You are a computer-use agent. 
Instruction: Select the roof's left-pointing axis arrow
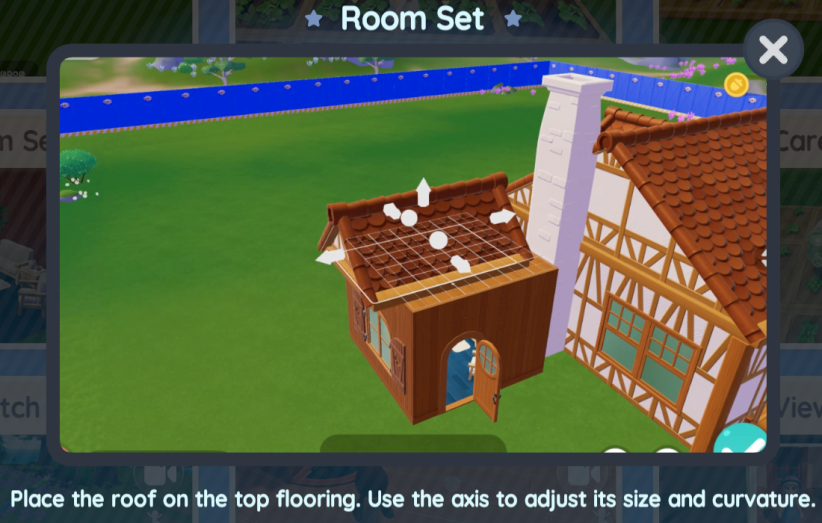[x=330, y=257]
